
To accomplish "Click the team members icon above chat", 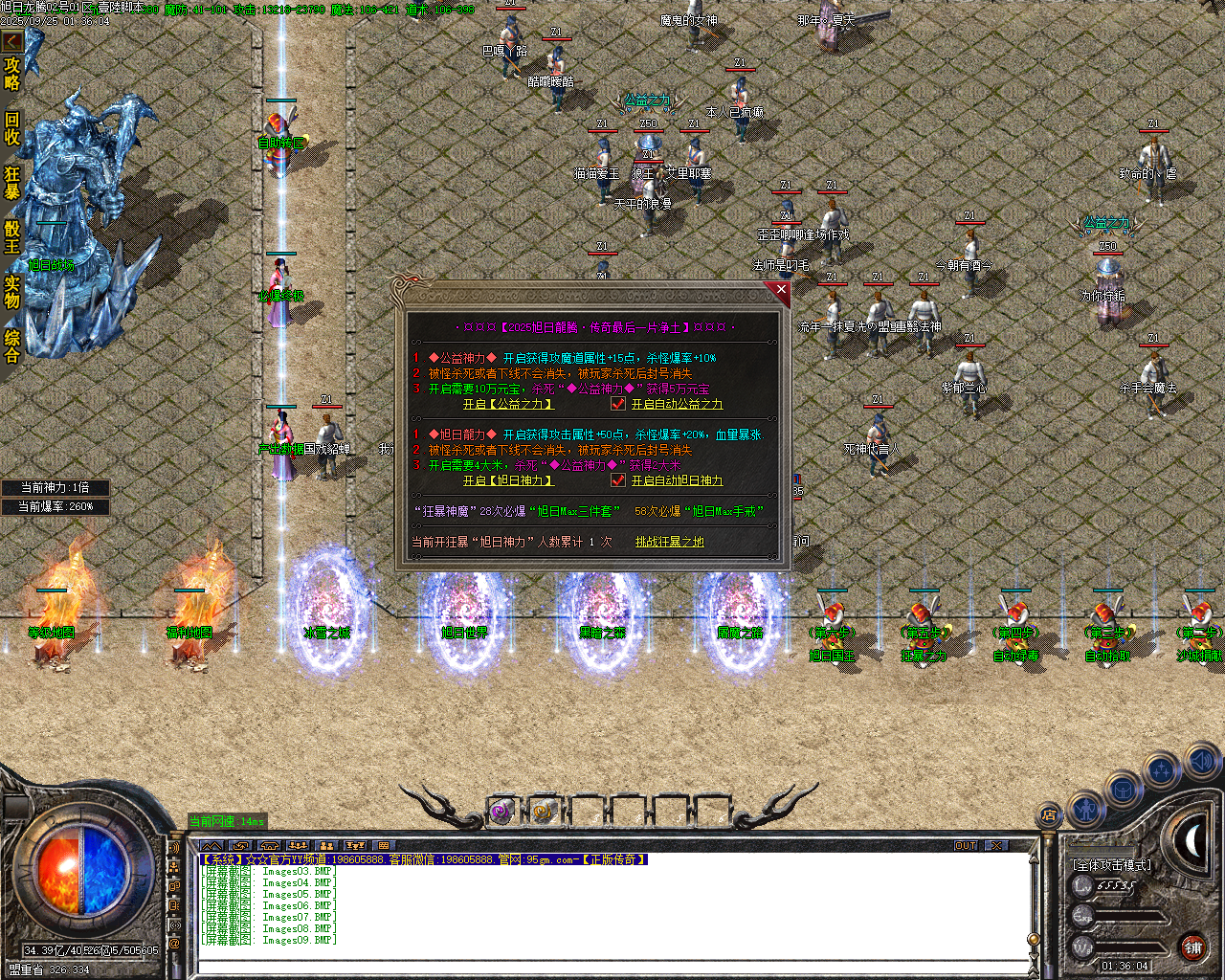I will pyautogui.click(x=299, y=846).
